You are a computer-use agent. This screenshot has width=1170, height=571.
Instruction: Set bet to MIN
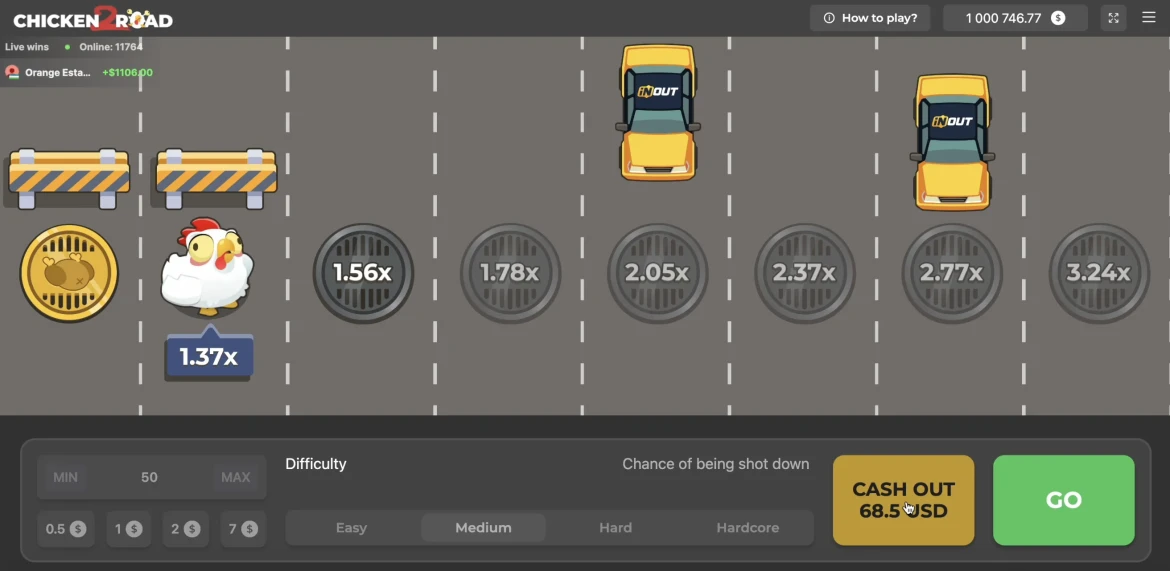coord(66,477)
